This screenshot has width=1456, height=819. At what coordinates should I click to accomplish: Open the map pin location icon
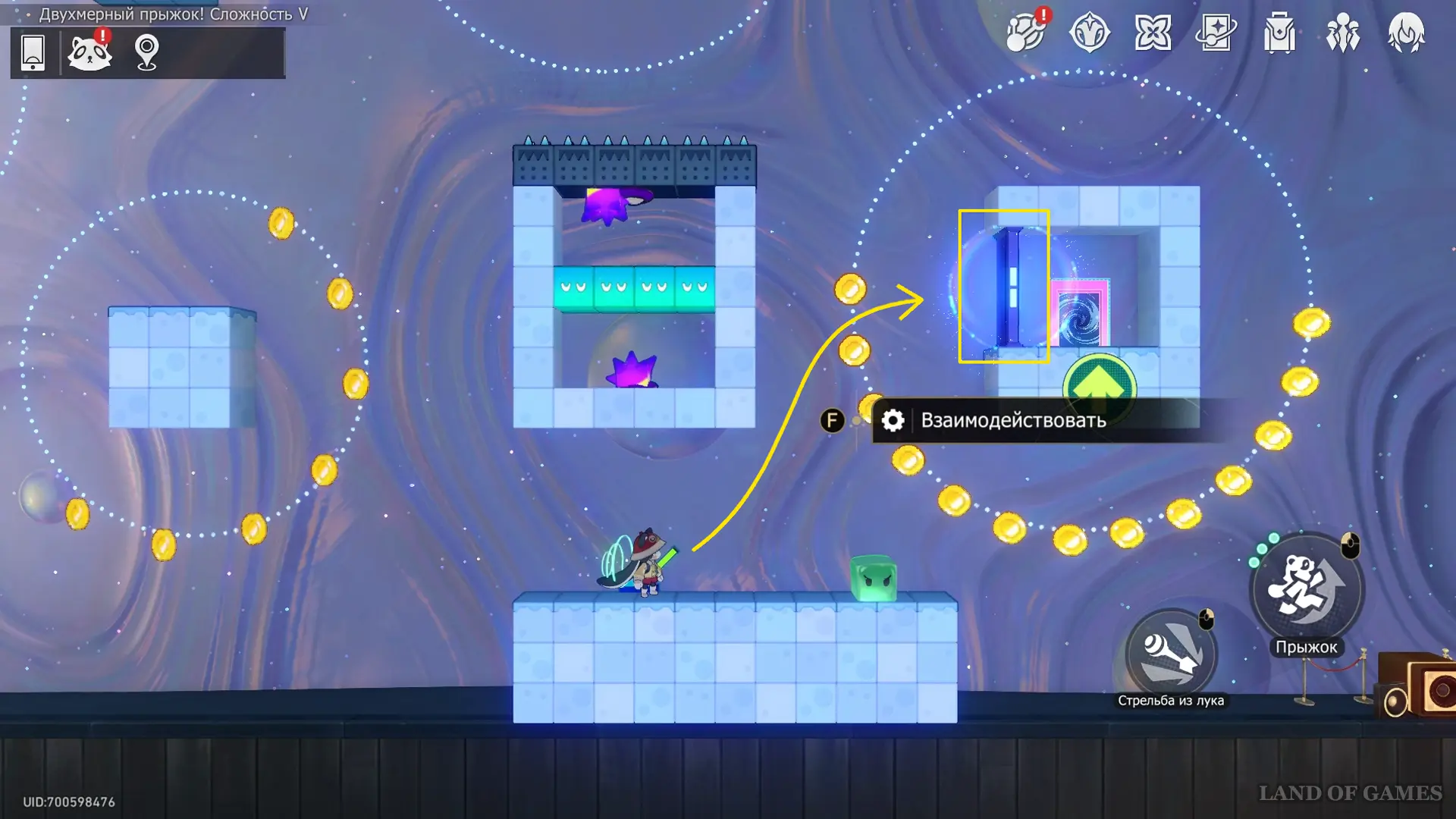(x=146, y=52)
